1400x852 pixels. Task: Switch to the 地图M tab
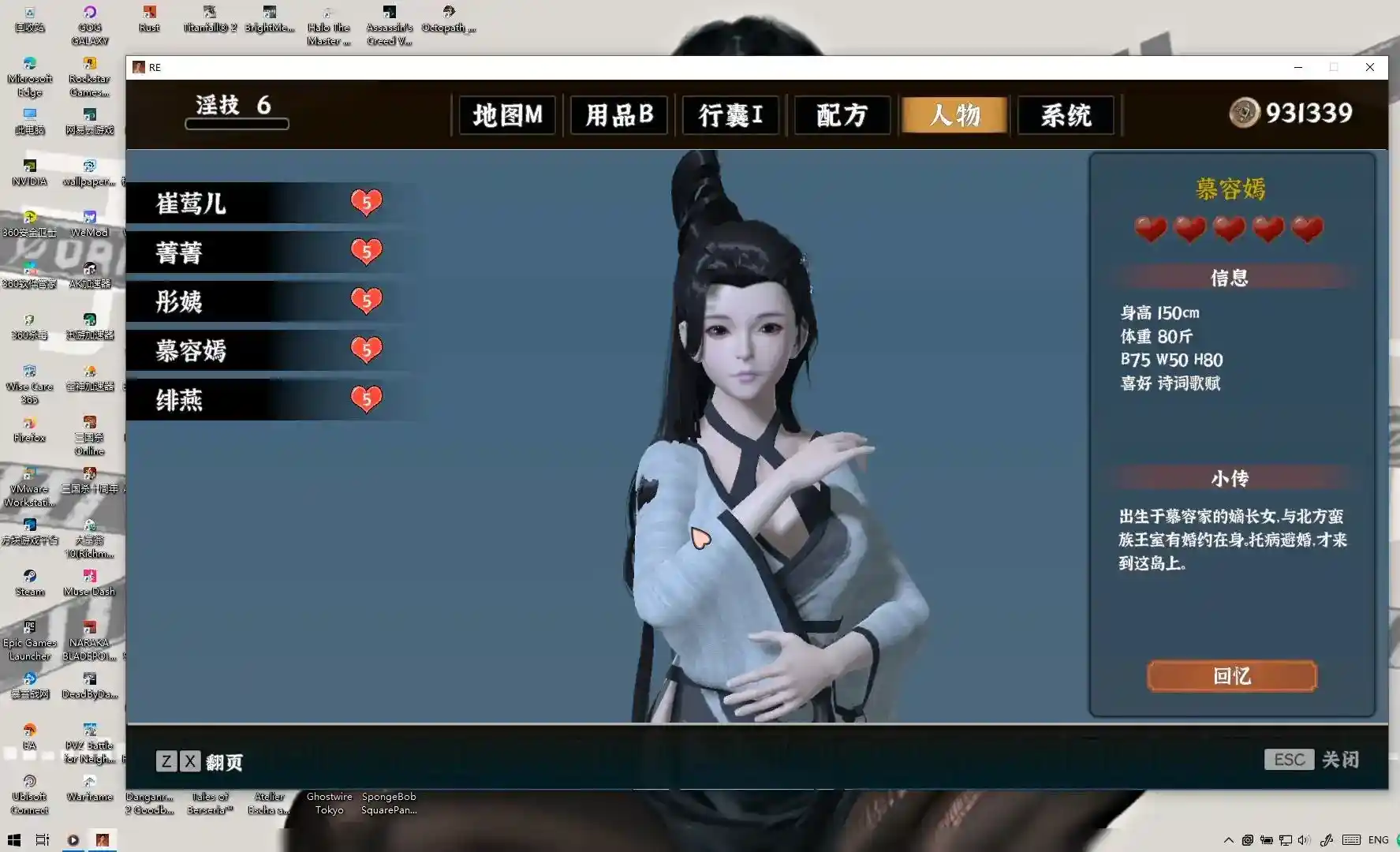(506, 115)
